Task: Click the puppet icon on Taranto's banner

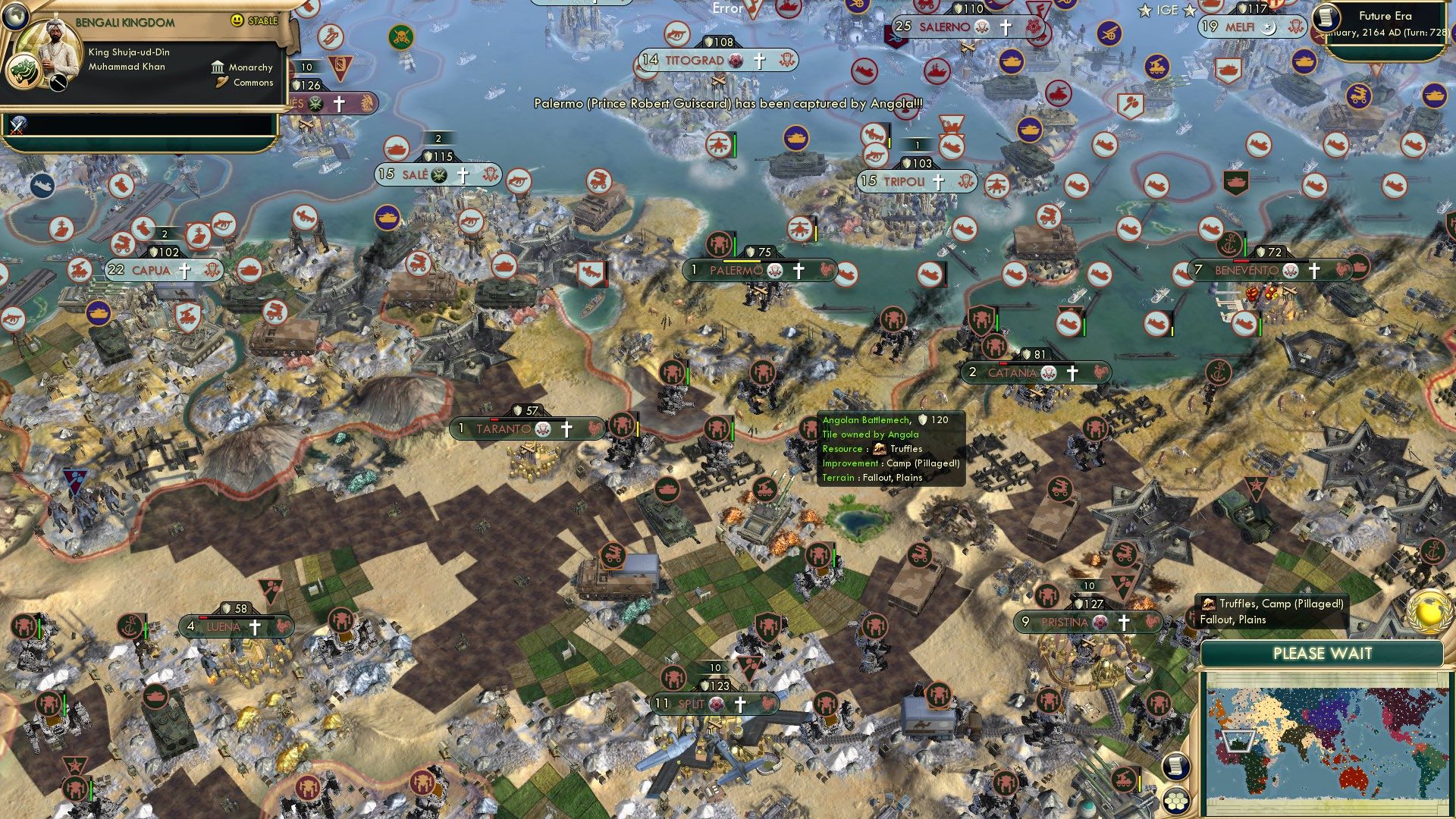Action: click(543, 429)
